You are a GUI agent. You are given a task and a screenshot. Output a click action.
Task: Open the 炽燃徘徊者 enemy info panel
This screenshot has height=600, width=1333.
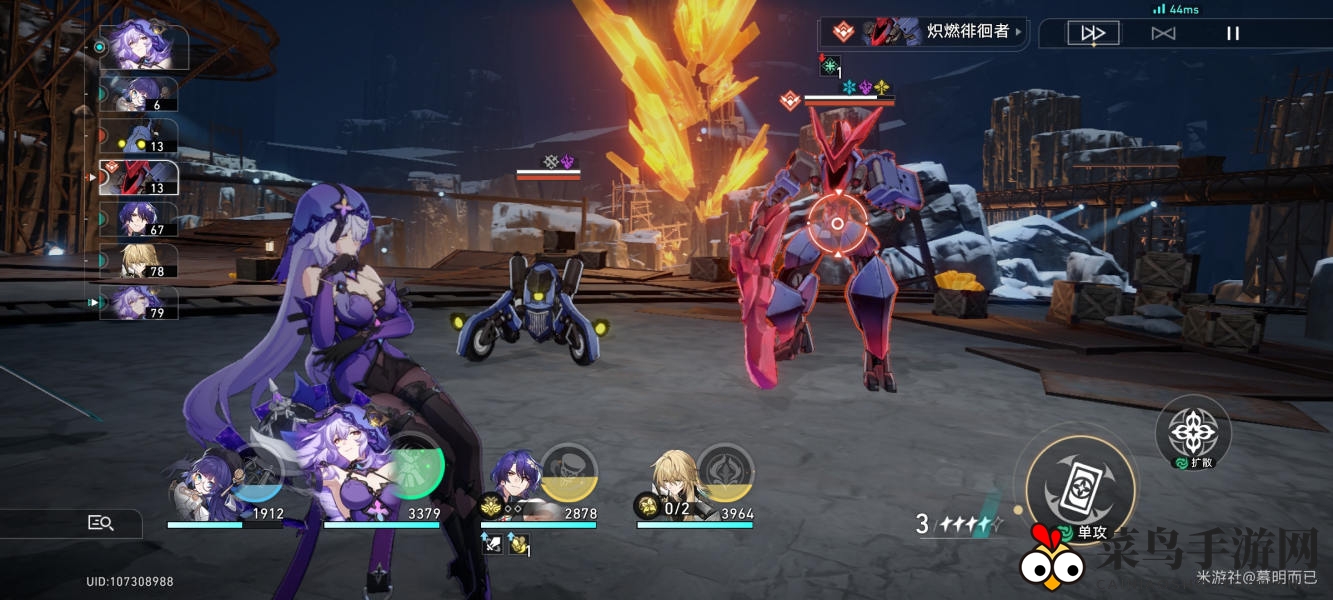(x=921, y=32)
